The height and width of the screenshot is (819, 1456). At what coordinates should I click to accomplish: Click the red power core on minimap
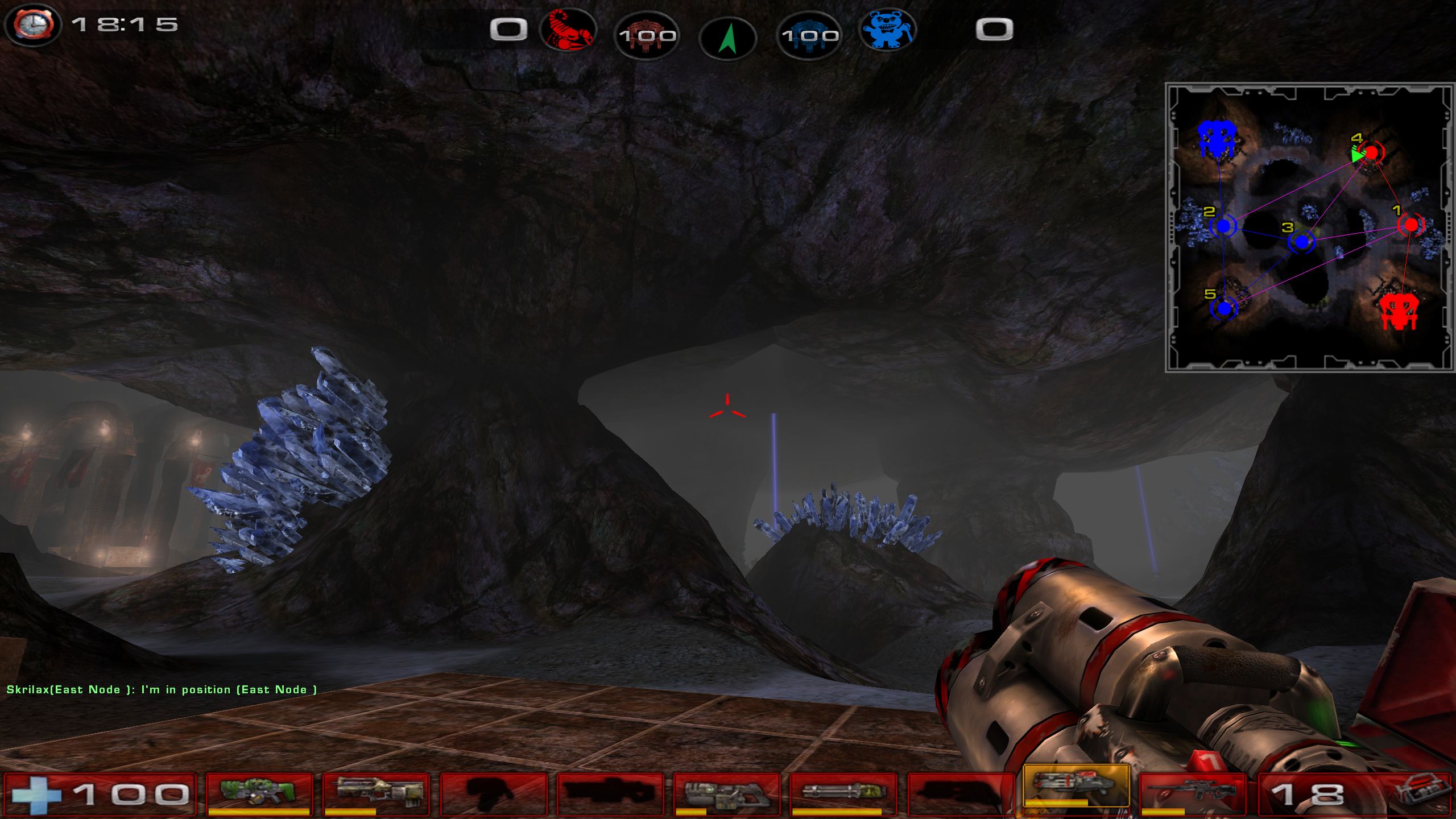[1399, 312]
